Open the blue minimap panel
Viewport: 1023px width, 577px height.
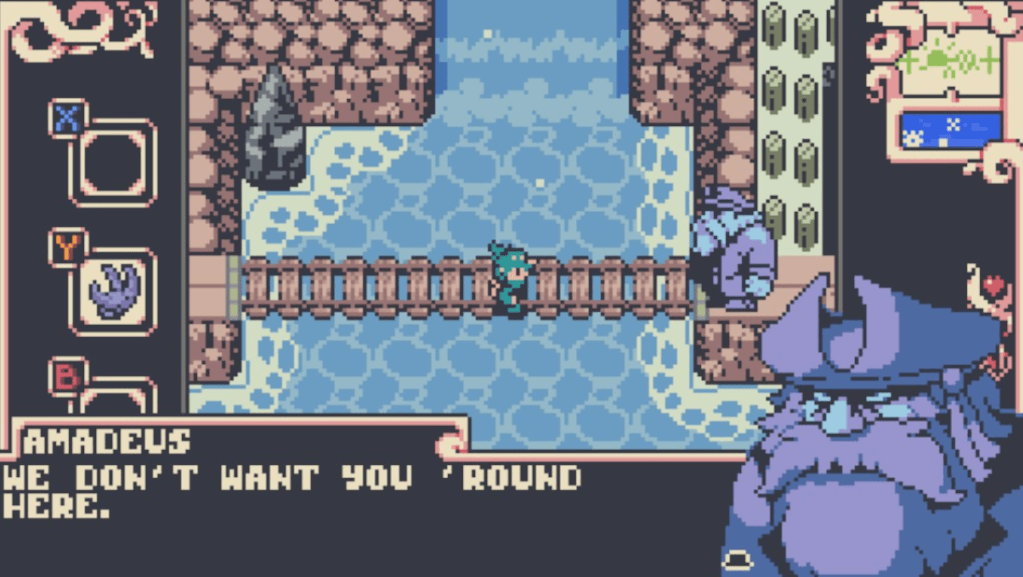point(950,130)
